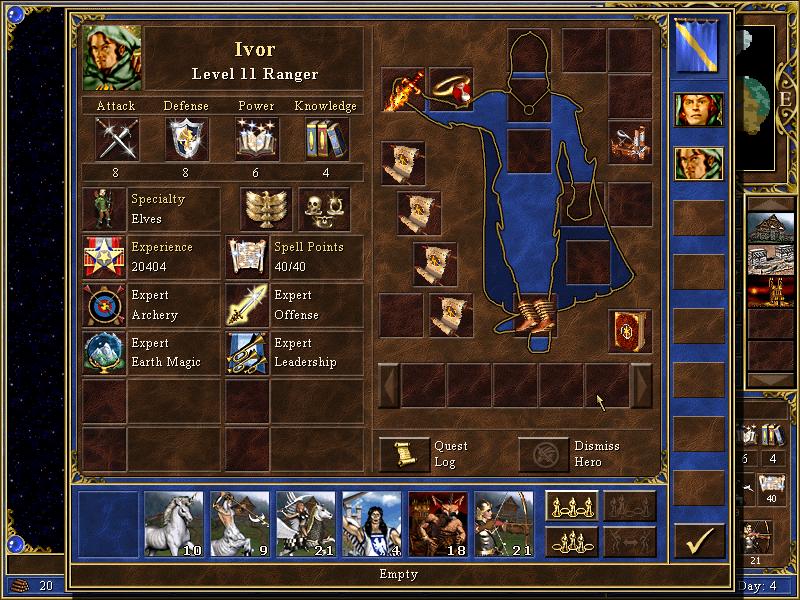Image resolution: width=800 pixels, height=600 pixels.
Task: Show the Elves specialty details
Action: tap(104, 210)
